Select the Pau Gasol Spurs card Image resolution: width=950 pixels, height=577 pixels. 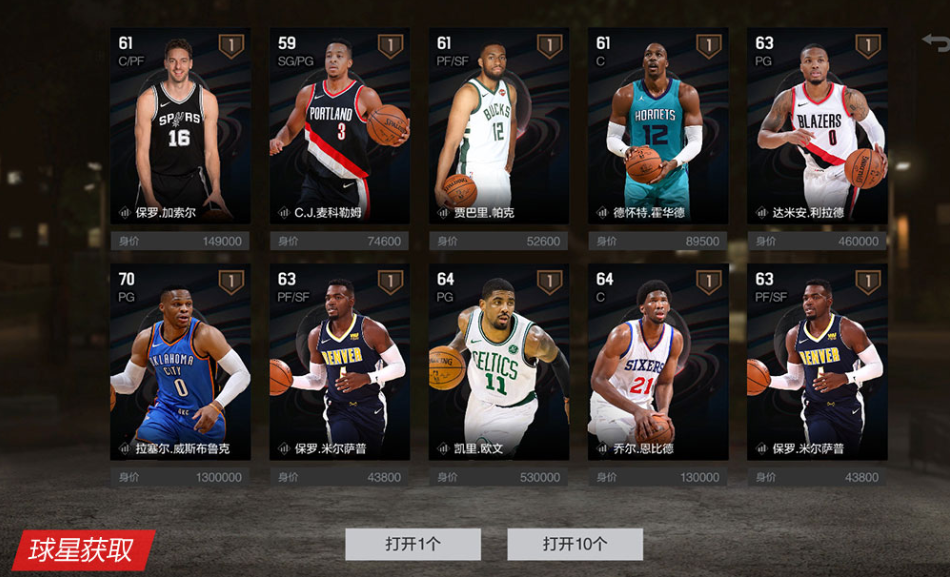click(180, 126)
